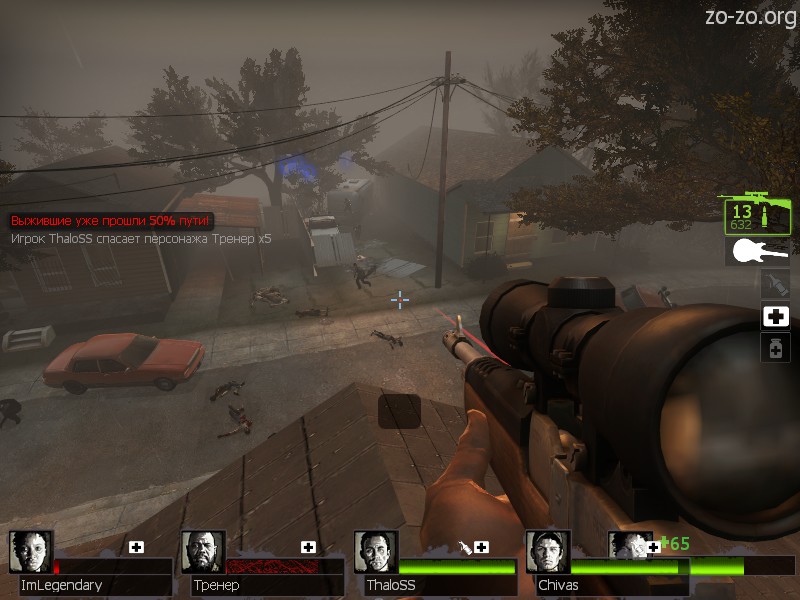Screen dimensions: 800x600
Task: Select ThaloSS's survivor portrait
Action: [375, 552]
